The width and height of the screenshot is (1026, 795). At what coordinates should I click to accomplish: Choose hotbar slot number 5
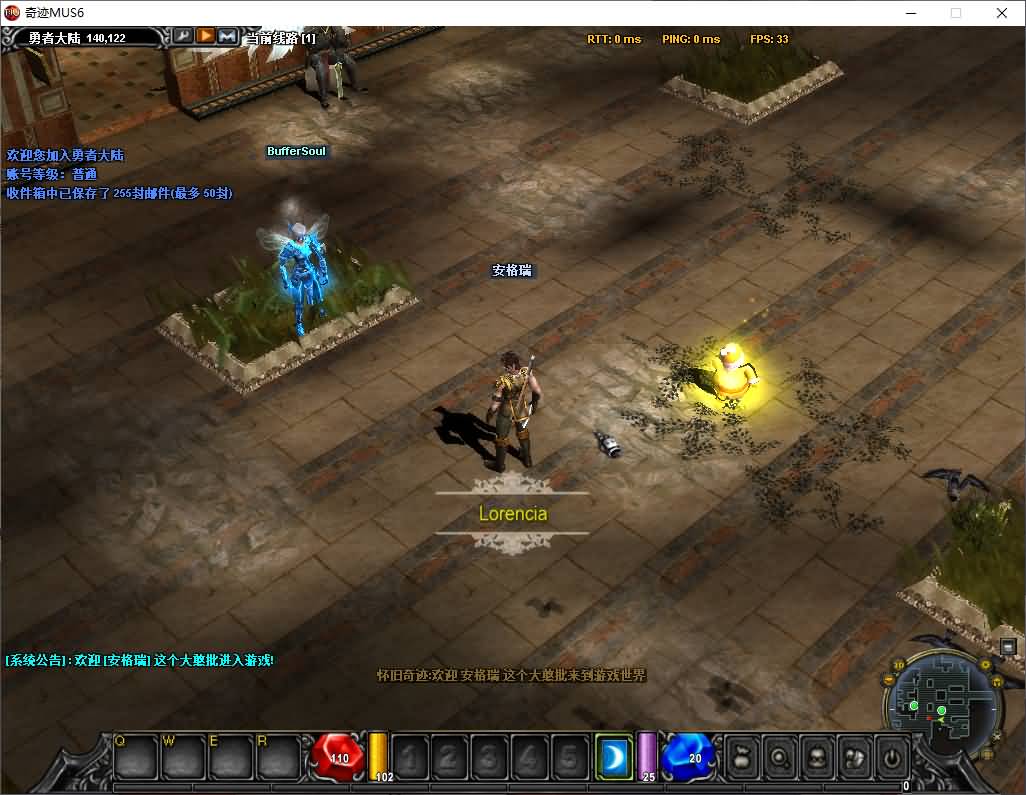point(569,757)
